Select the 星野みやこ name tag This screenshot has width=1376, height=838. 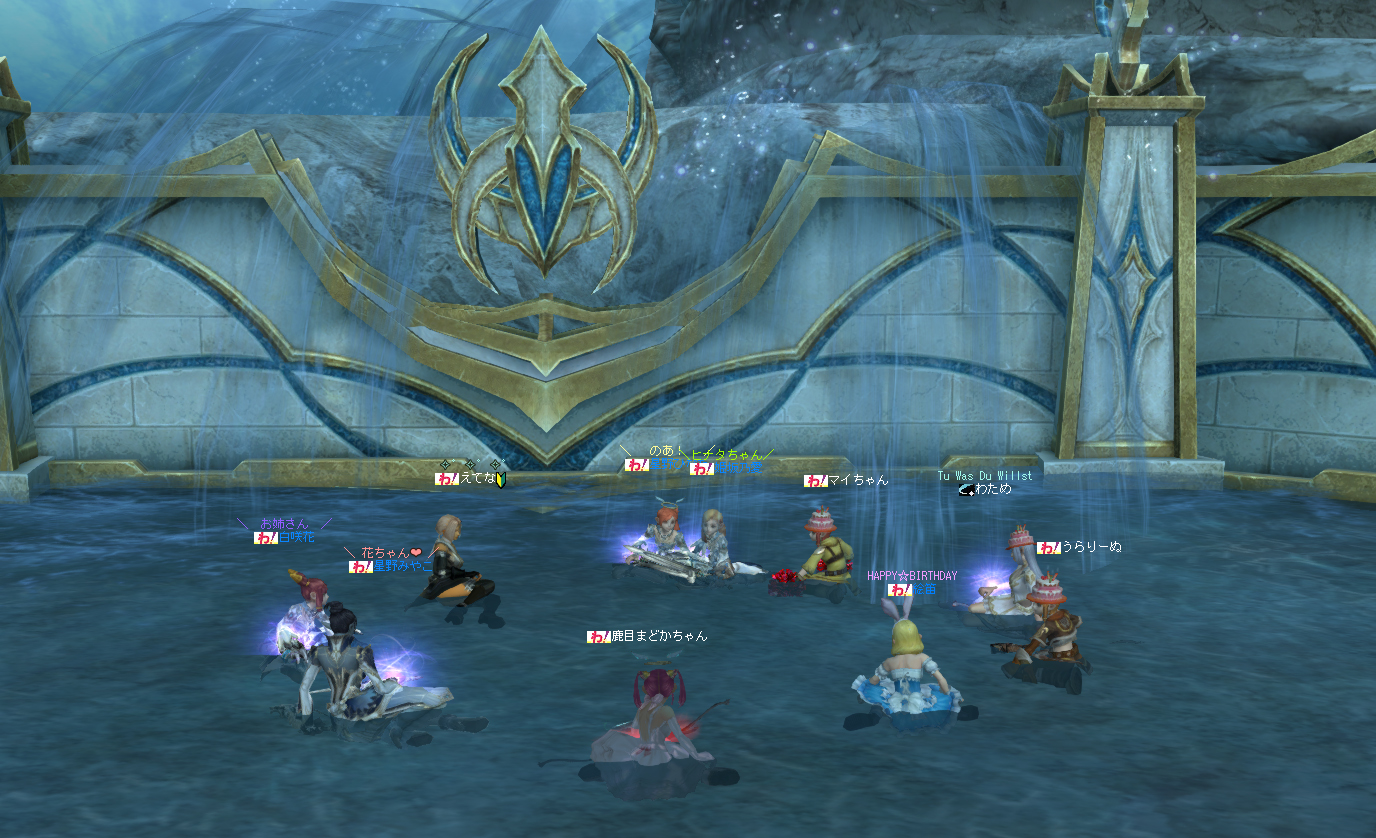(x=402, y=566)
